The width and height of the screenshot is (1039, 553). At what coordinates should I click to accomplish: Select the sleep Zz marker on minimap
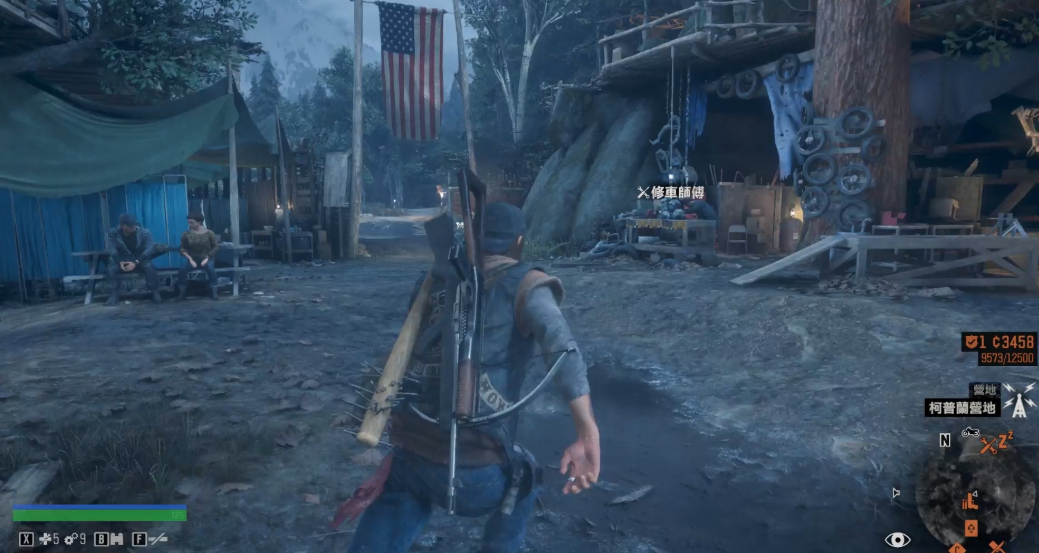pyautogui.click(x=1005, y=439)
